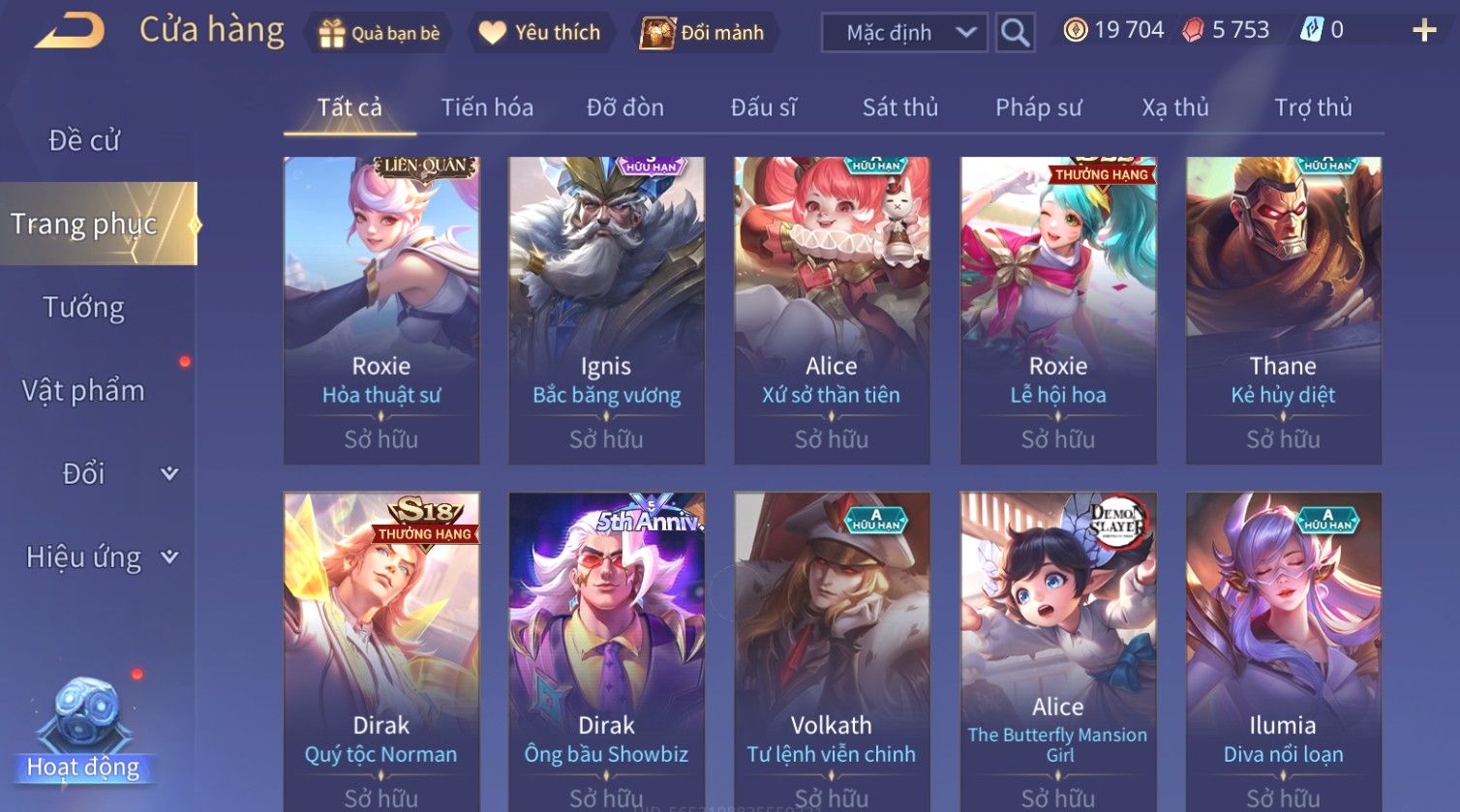1460x812 pixels.
Task: Select the Pháp sư category tab
Action: coord(1039,107)
